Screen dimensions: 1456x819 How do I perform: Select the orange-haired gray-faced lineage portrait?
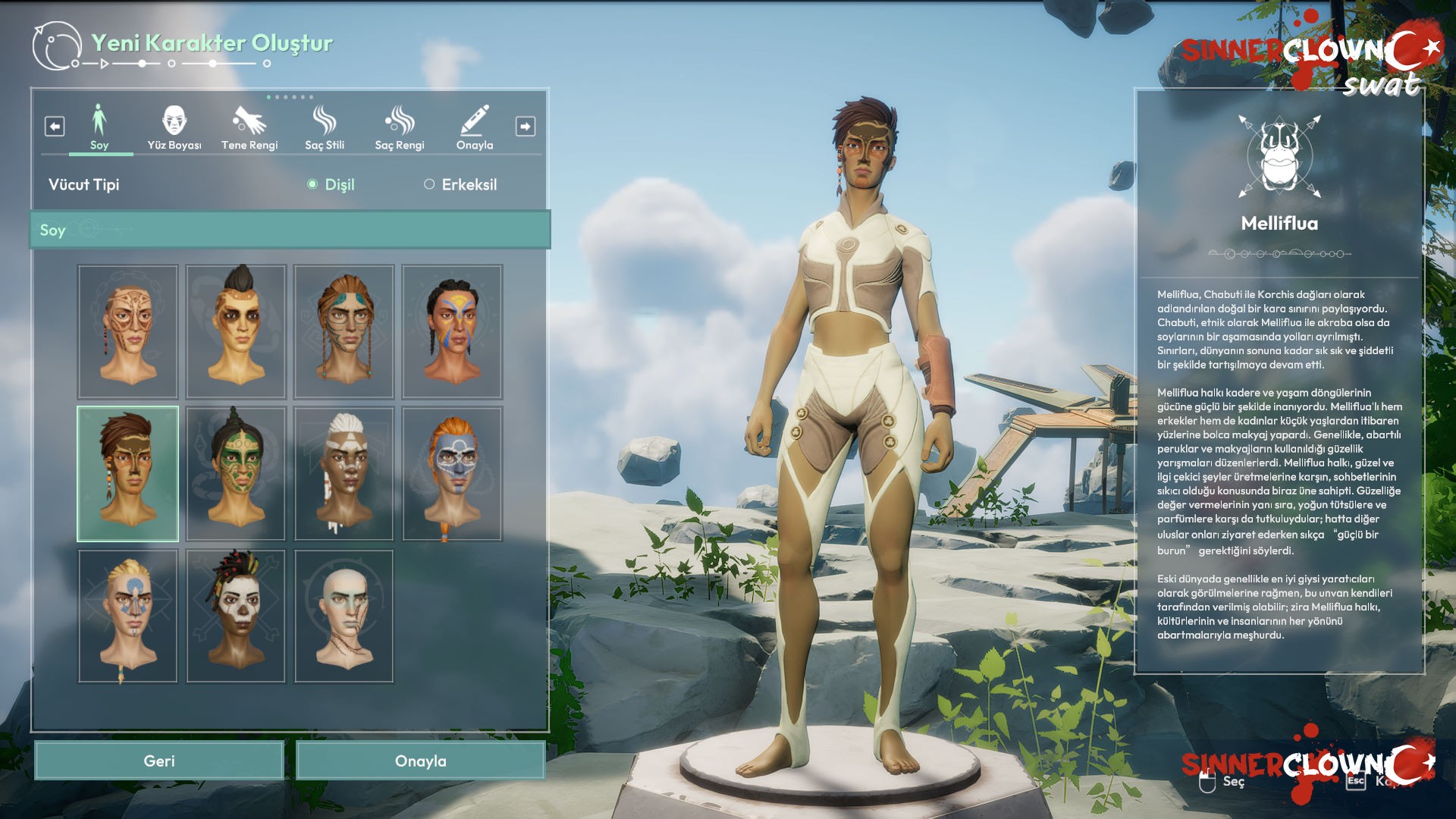click(x=452, y=473)
